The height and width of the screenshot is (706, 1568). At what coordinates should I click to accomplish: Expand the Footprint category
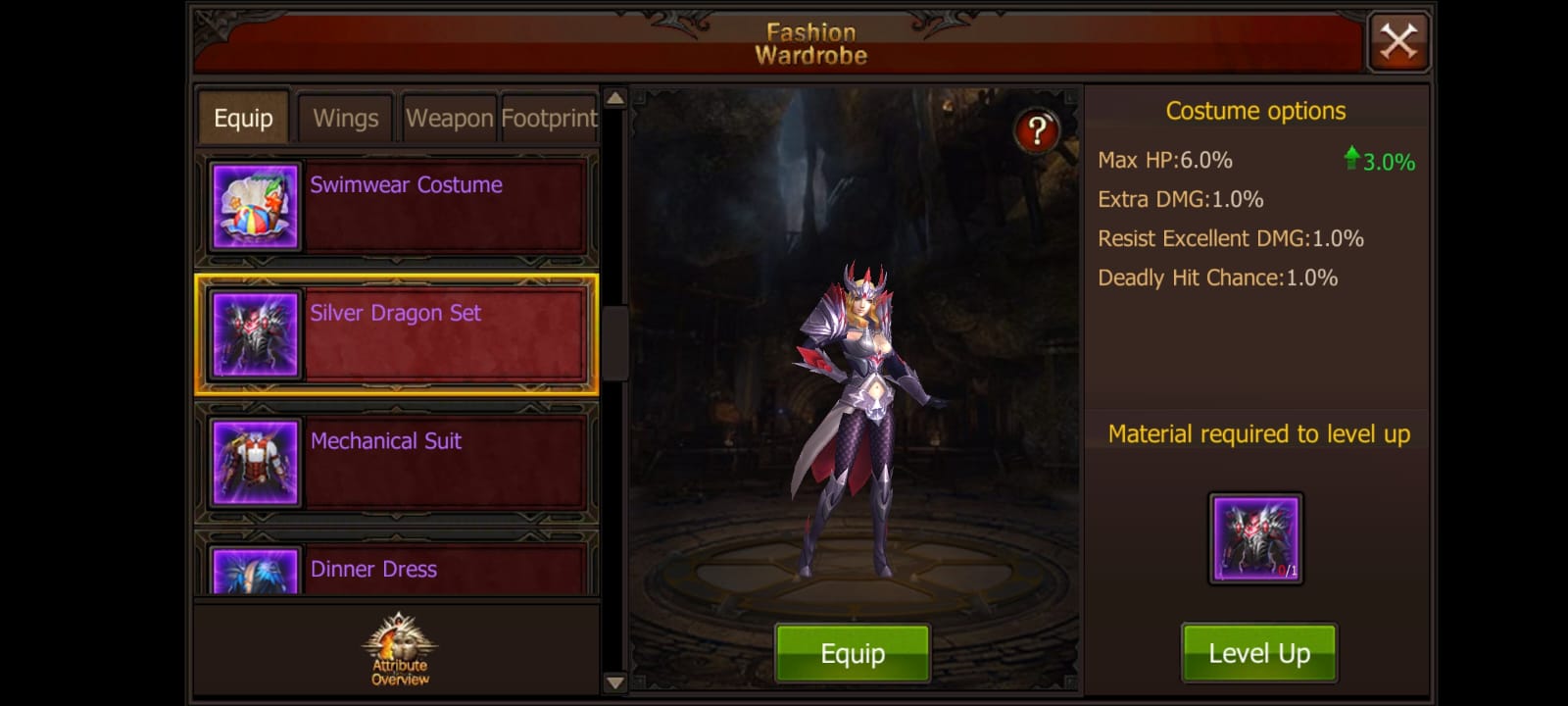549,118
